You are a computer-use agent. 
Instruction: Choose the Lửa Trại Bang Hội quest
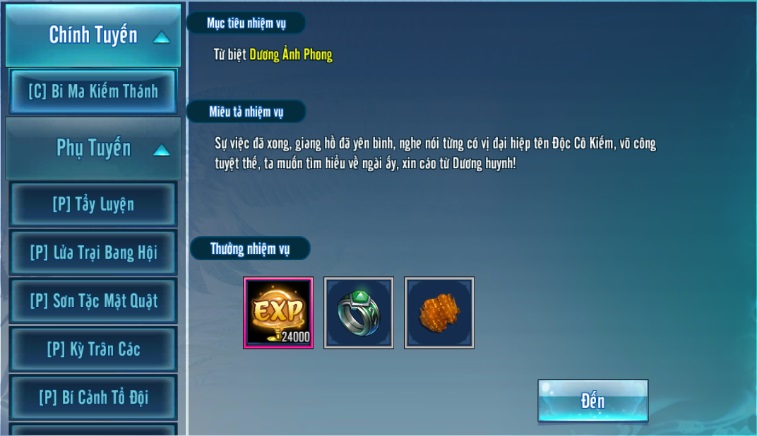(x=93, y=252)
